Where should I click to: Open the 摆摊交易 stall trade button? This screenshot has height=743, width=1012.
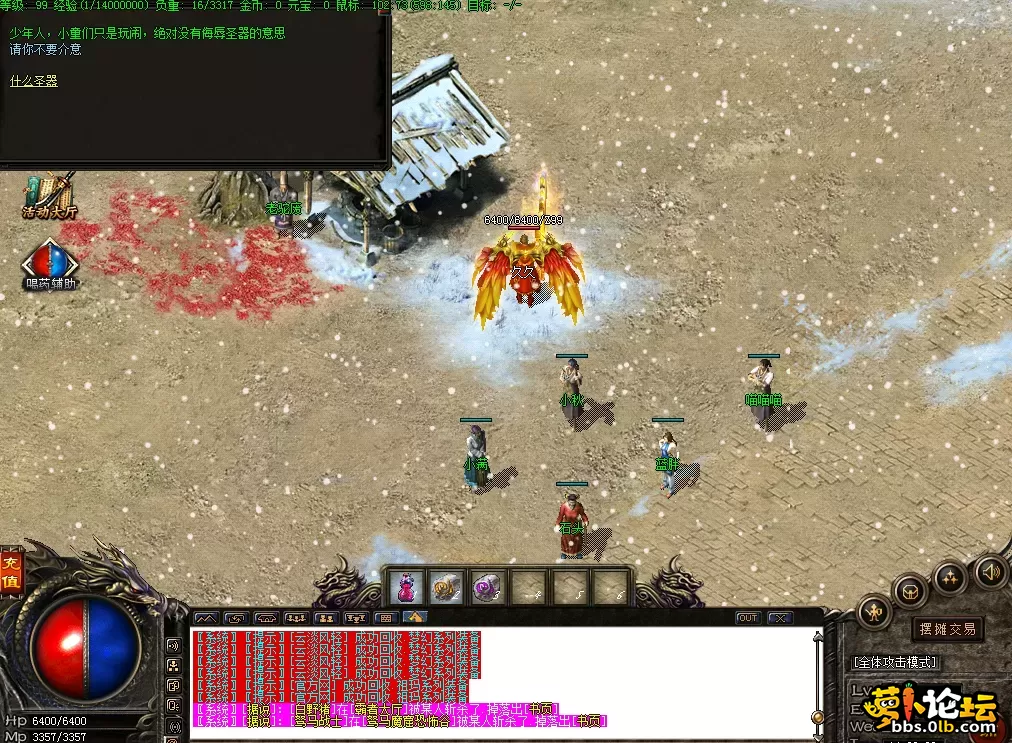pyautogui.click(x=947, y=629)
